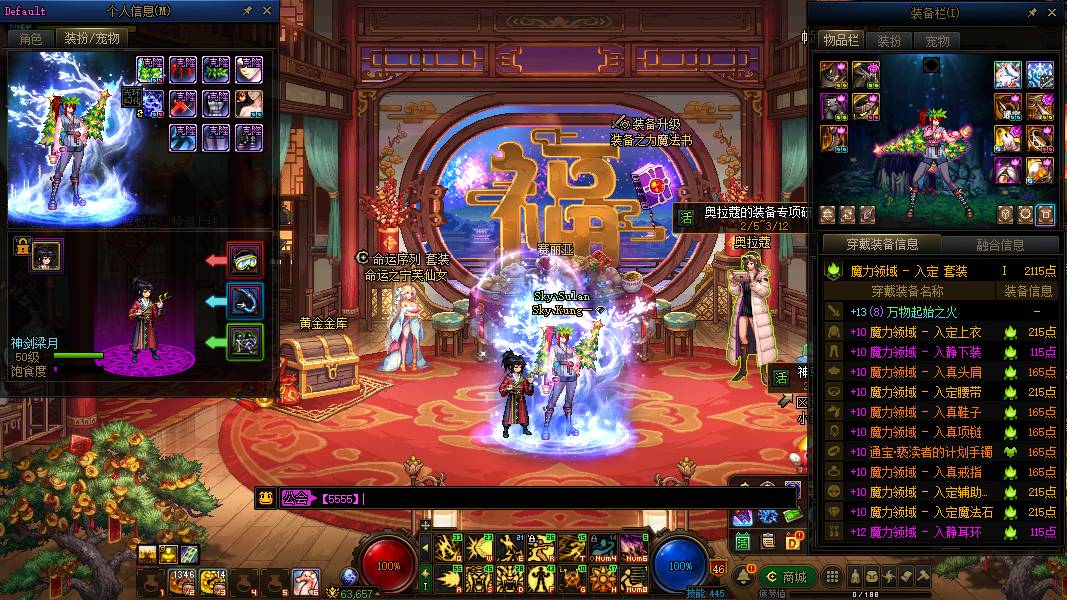Select the 穿戴装备信息 tab
The image size is (1067, 600).
(x=883, y=244)
